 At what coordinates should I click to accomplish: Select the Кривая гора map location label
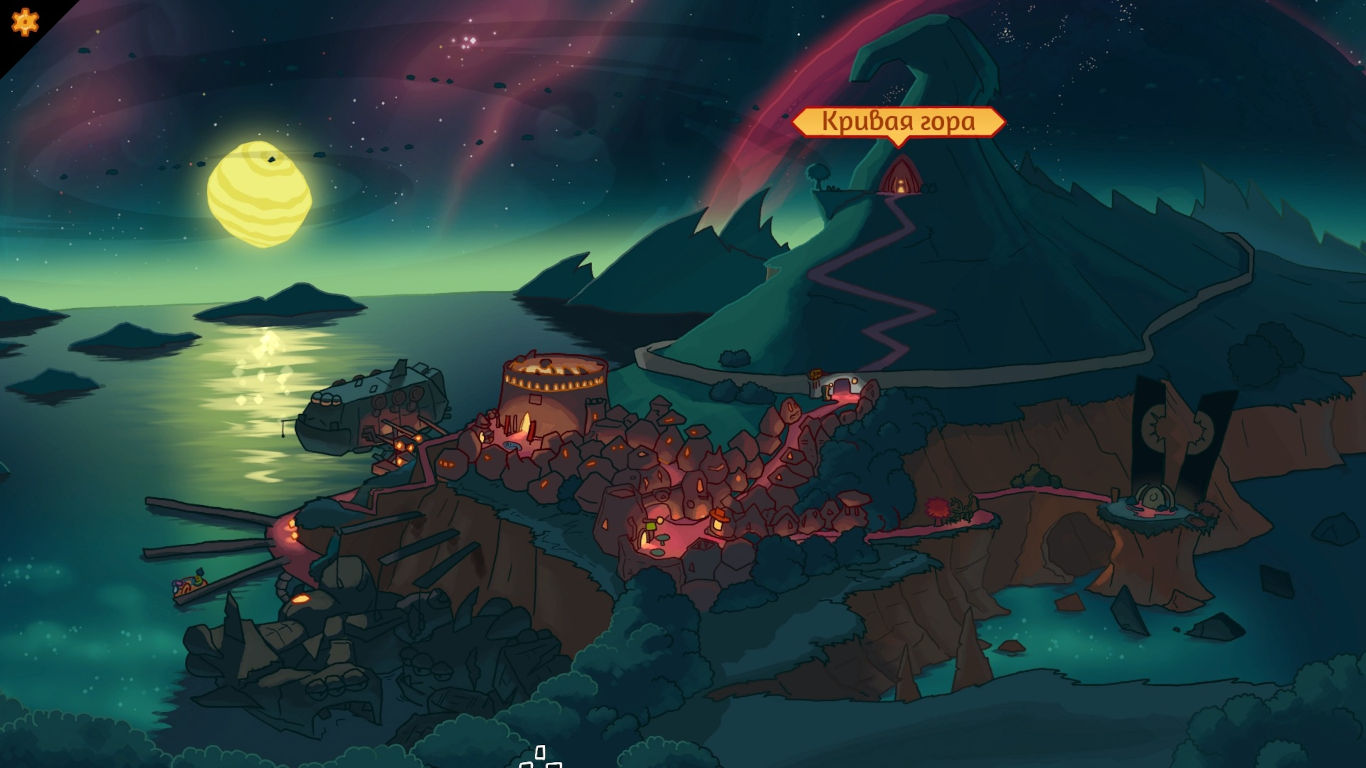click(x=898, y=122)
